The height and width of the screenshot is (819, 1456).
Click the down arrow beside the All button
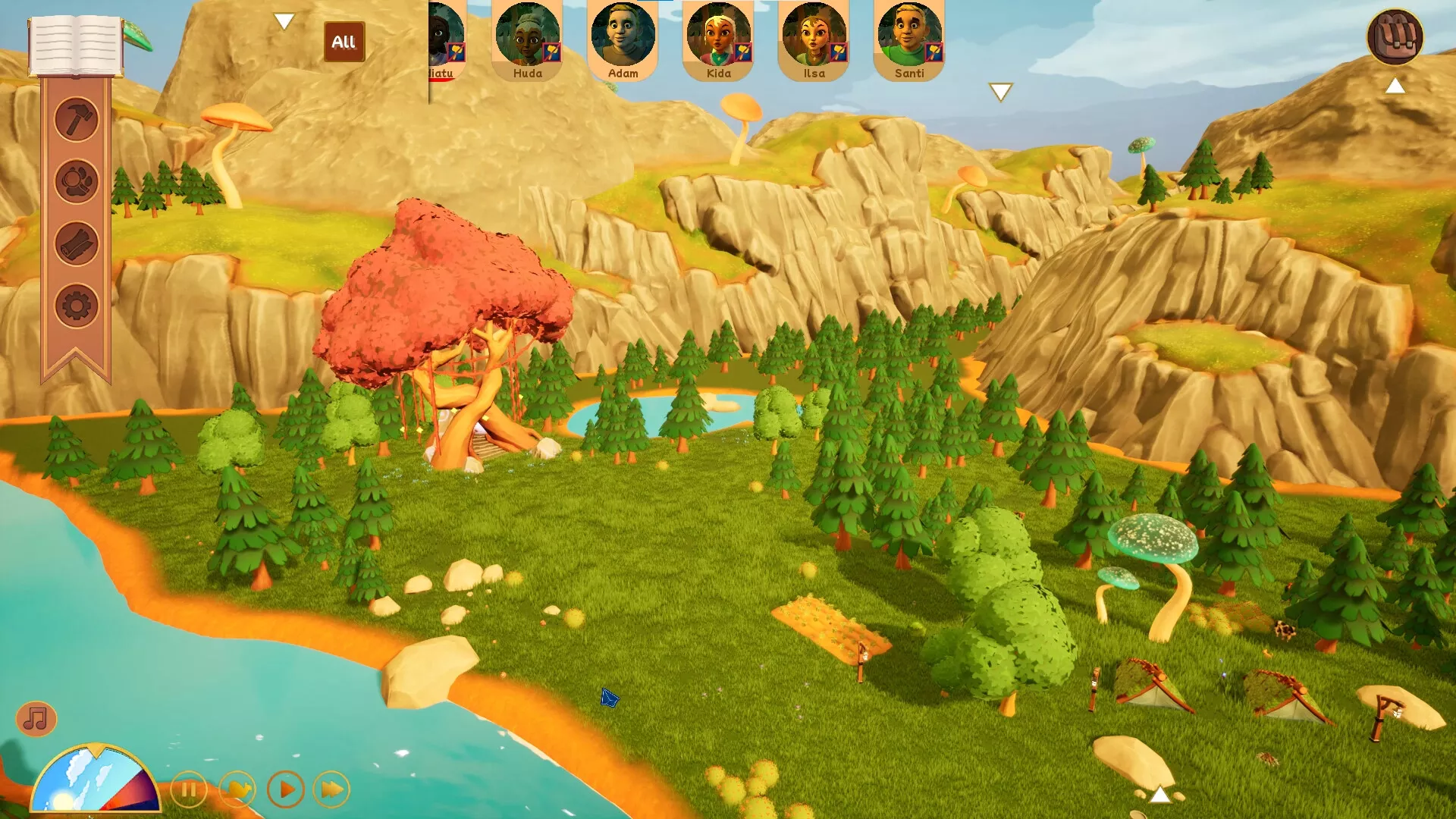tap(284, 21)
